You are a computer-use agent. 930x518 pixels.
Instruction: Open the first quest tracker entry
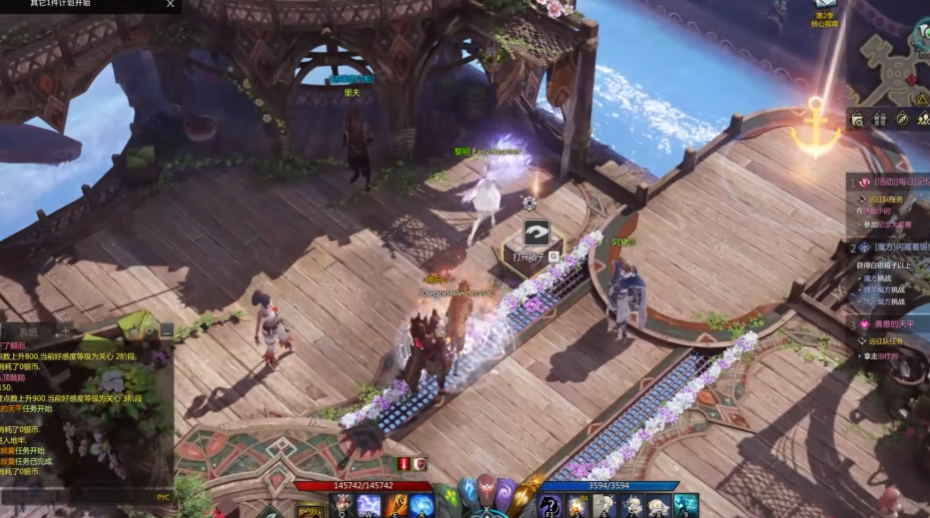pyautogui.click(x=892, y=183)
